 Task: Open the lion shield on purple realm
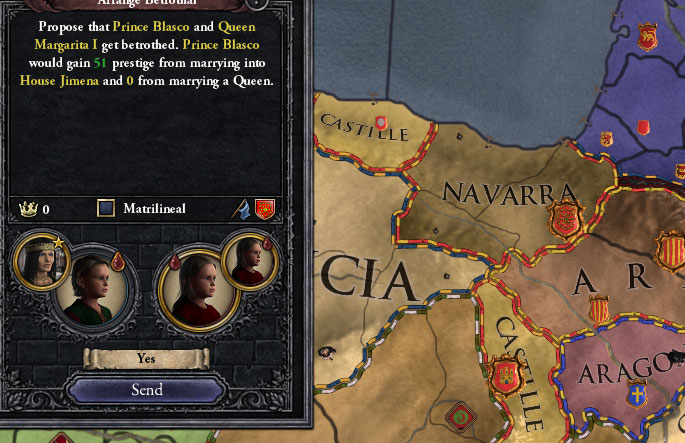648,37
